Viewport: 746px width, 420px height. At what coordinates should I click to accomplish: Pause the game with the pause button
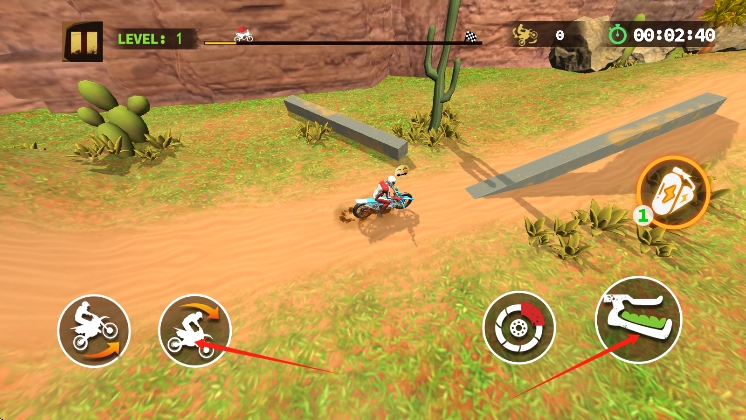tap(82, 41)
